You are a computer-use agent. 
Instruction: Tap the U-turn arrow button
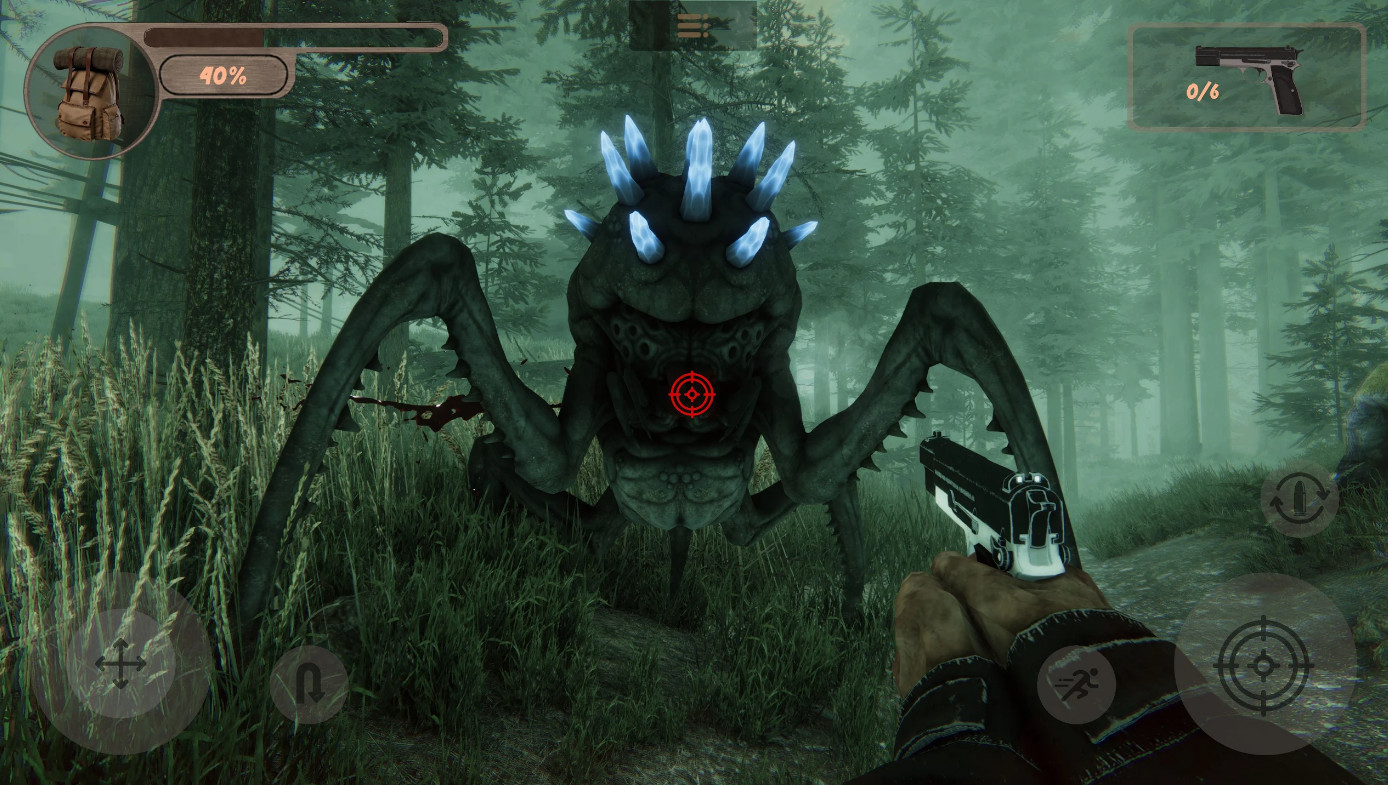pyautogui.click(x=309, y=685)
